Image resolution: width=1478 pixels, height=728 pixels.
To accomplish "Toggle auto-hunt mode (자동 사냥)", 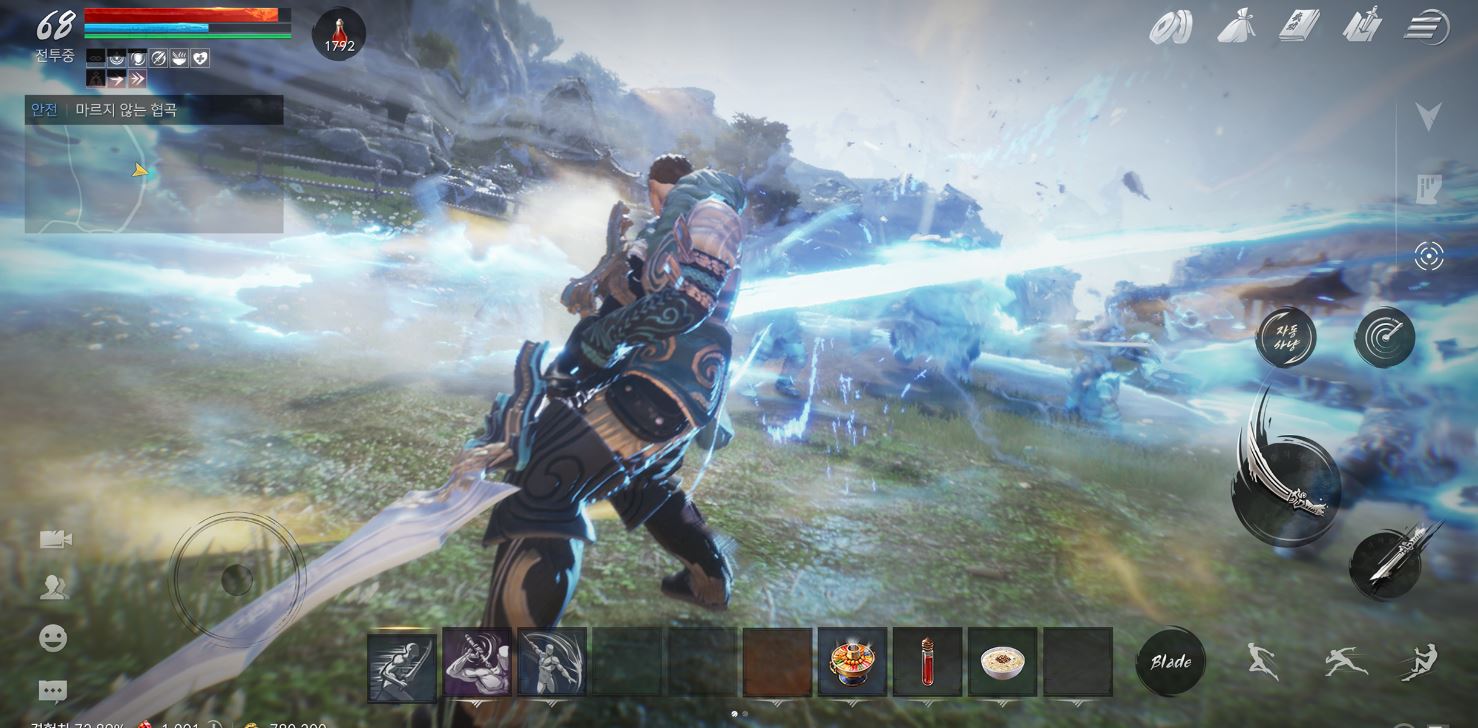I will pyautogui.click(x=1285, y=338).
